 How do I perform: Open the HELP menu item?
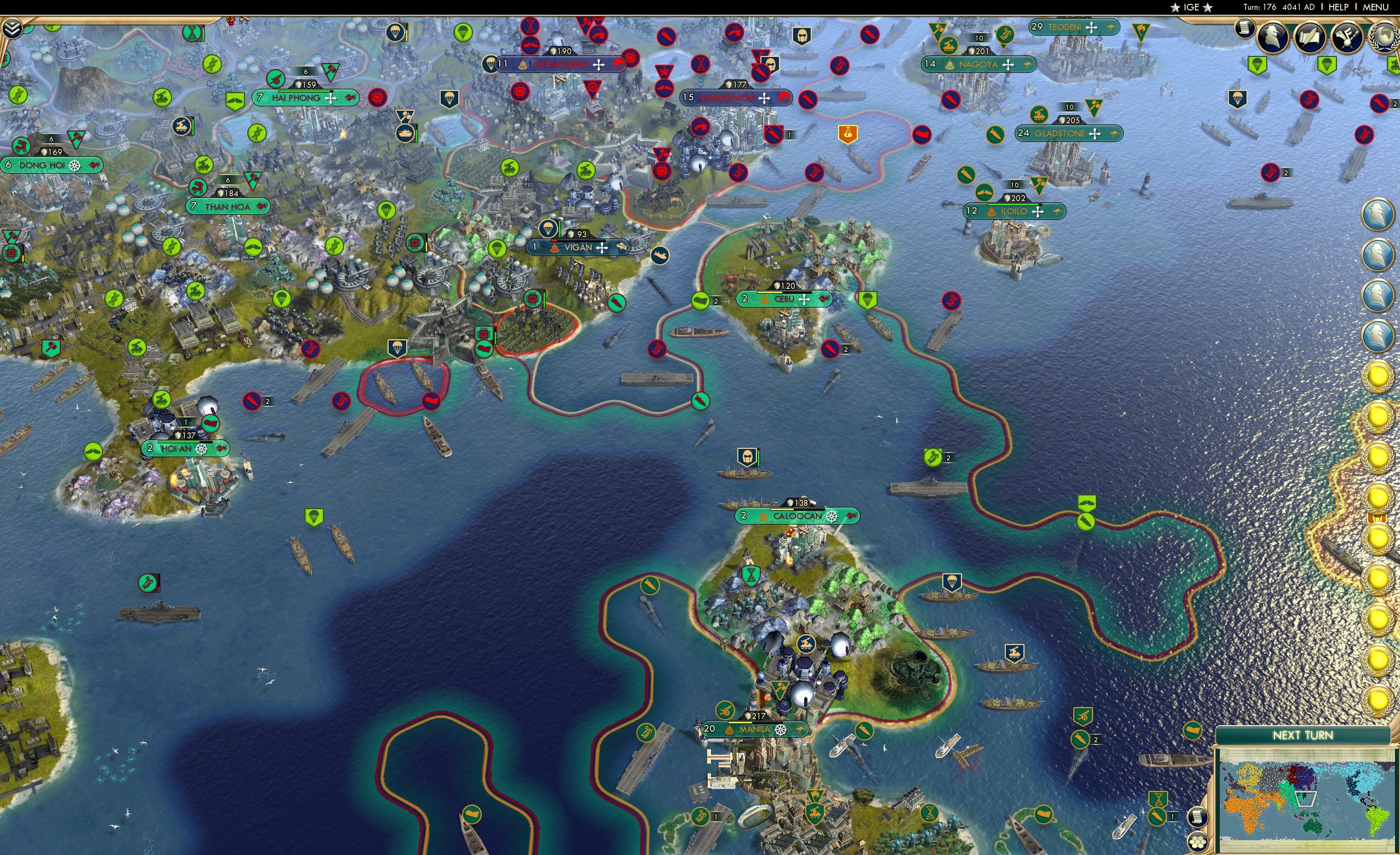tap(1339, 7)
